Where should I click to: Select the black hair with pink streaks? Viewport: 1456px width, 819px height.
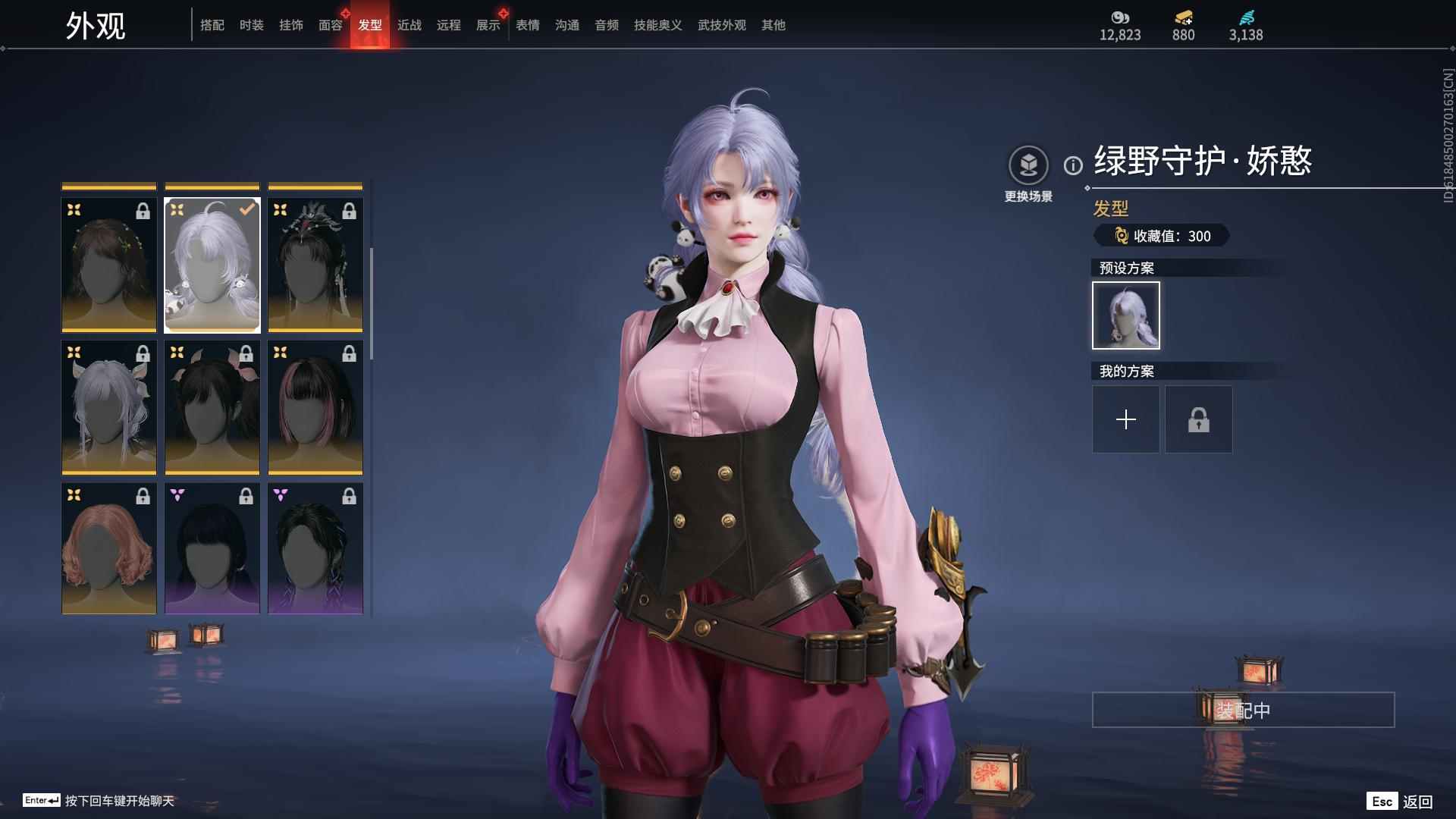pyautogui.click(x=315, y=406)
